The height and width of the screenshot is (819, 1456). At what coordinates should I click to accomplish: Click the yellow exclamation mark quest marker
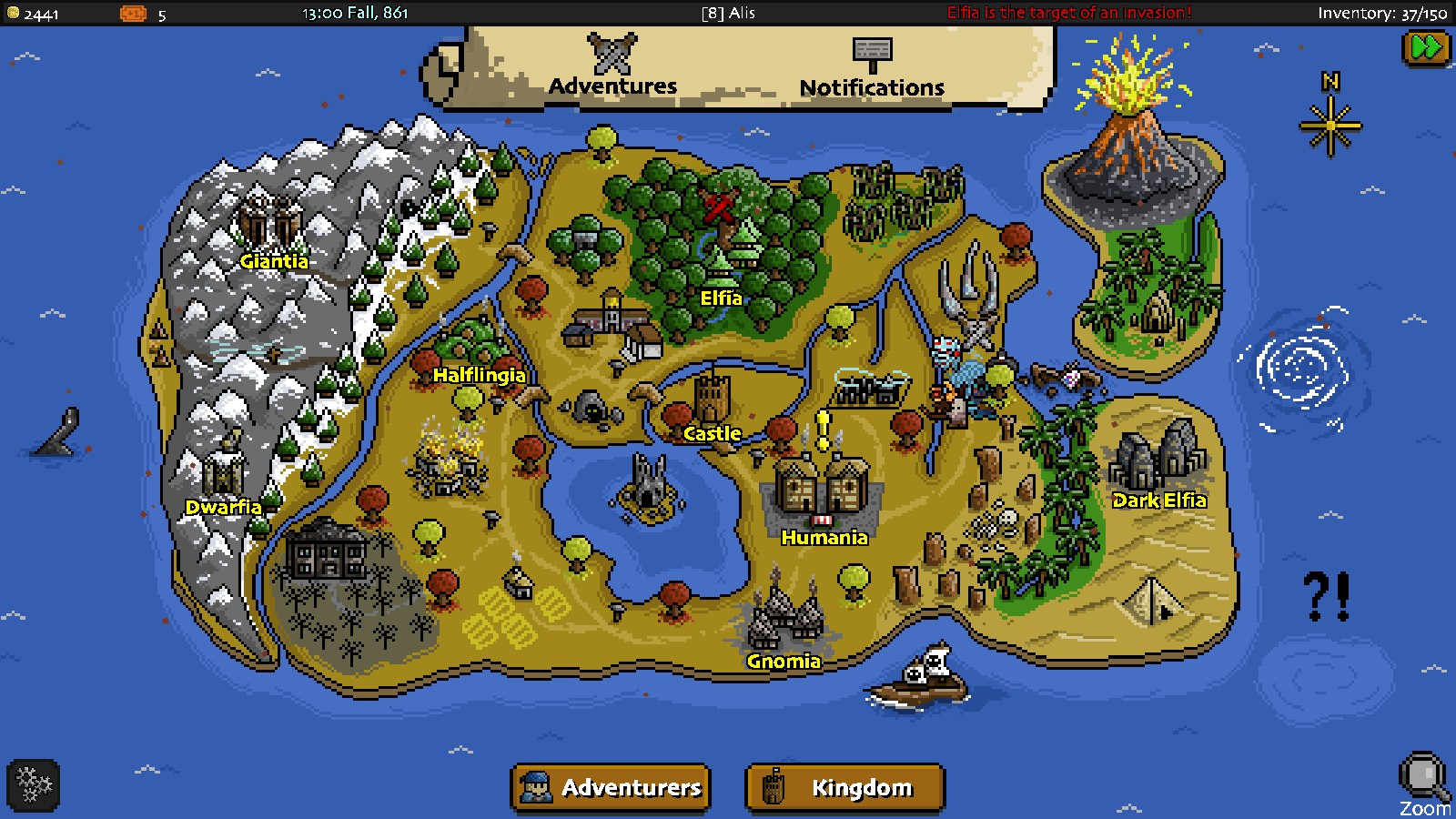coord(823,430)
